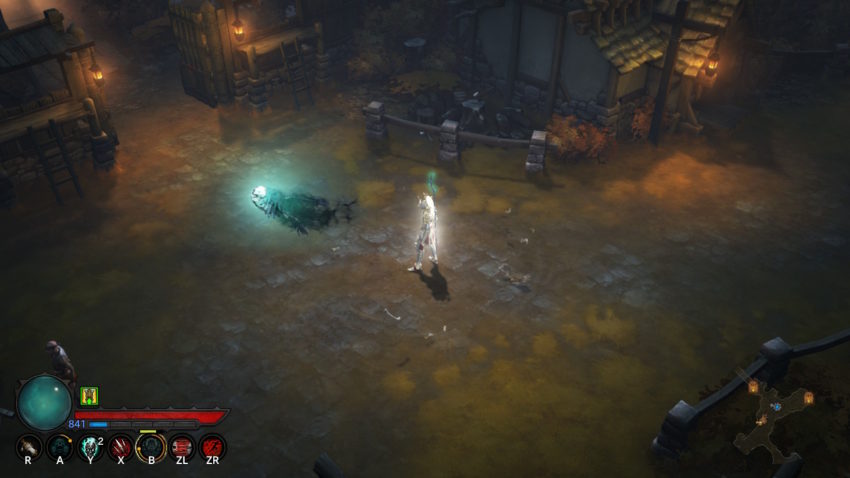Click the health potion skill icon
The width and height of the screenshot is (850, 478).
29,447
